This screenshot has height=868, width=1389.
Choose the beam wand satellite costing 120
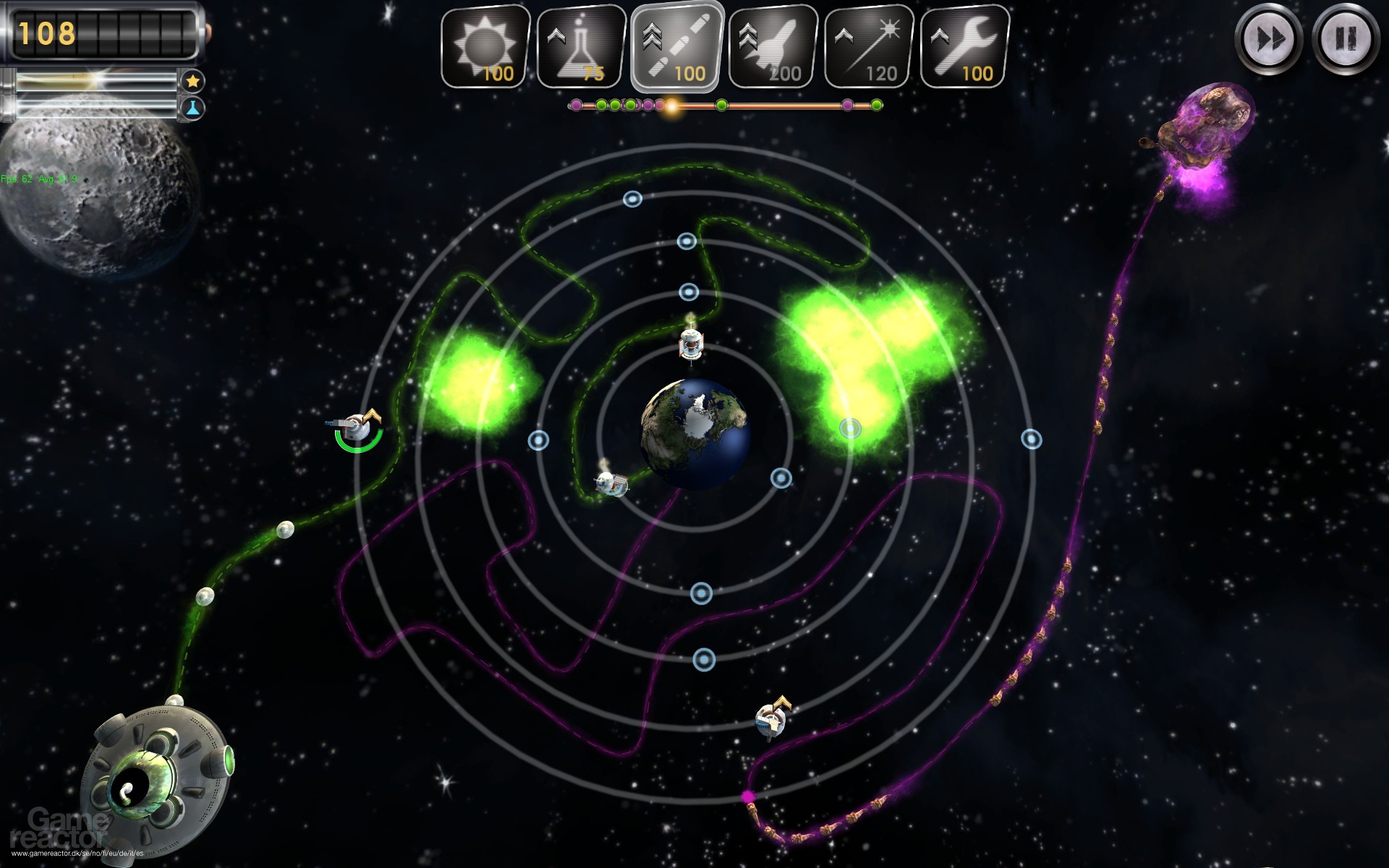point(869,47)
